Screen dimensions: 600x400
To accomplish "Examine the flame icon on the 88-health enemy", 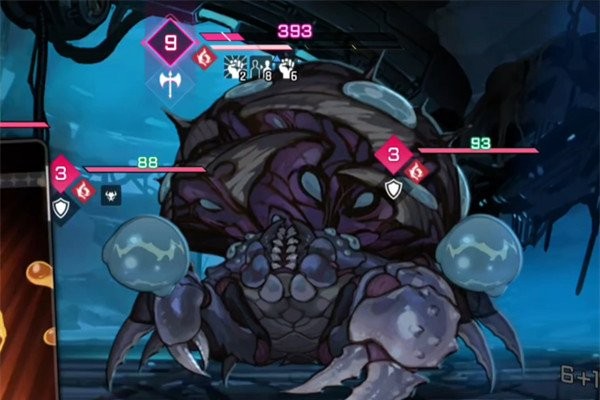I will [84, 188].
